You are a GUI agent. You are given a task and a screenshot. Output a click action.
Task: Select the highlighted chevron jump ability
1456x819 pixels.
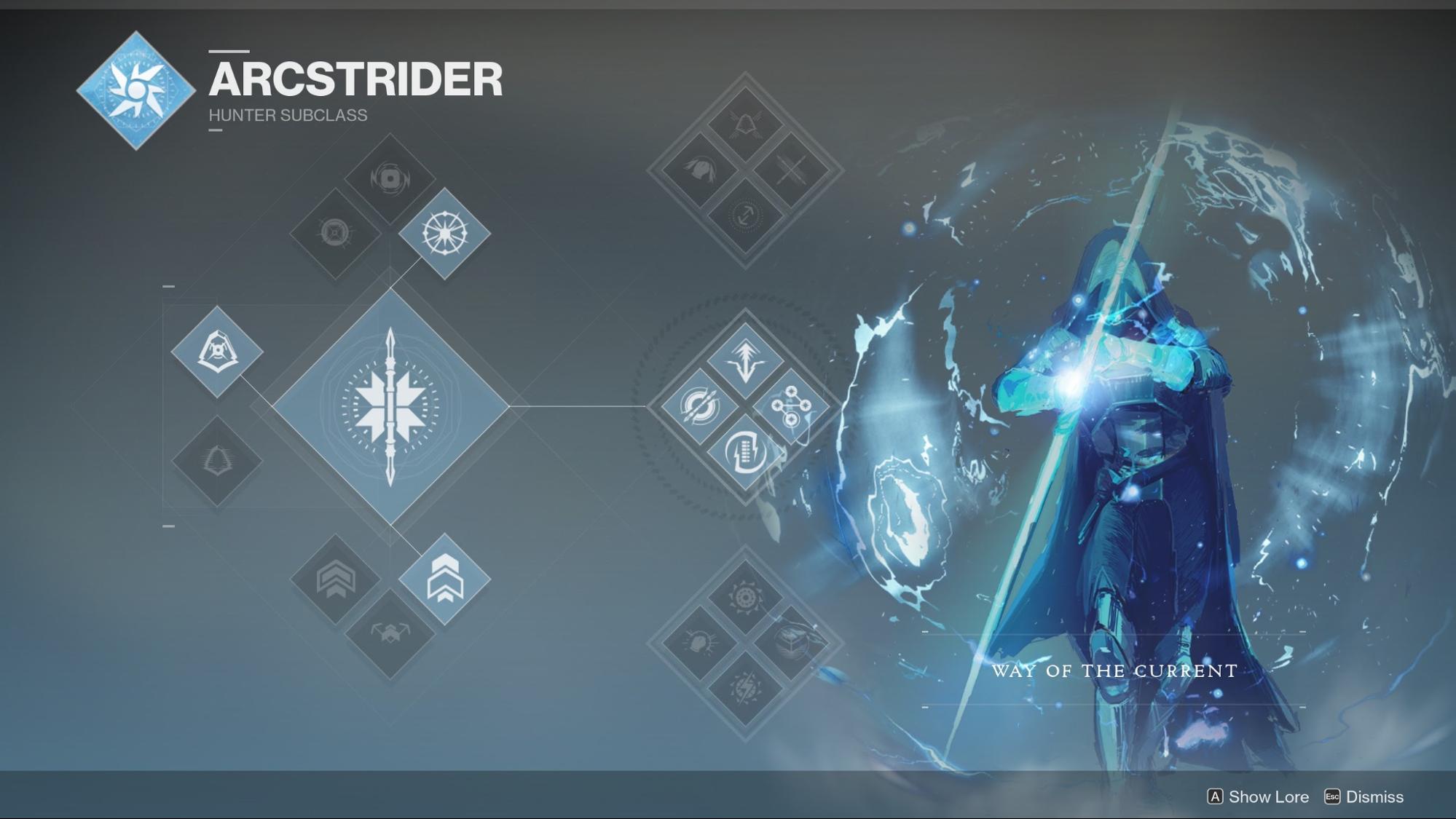pos(444,579)
